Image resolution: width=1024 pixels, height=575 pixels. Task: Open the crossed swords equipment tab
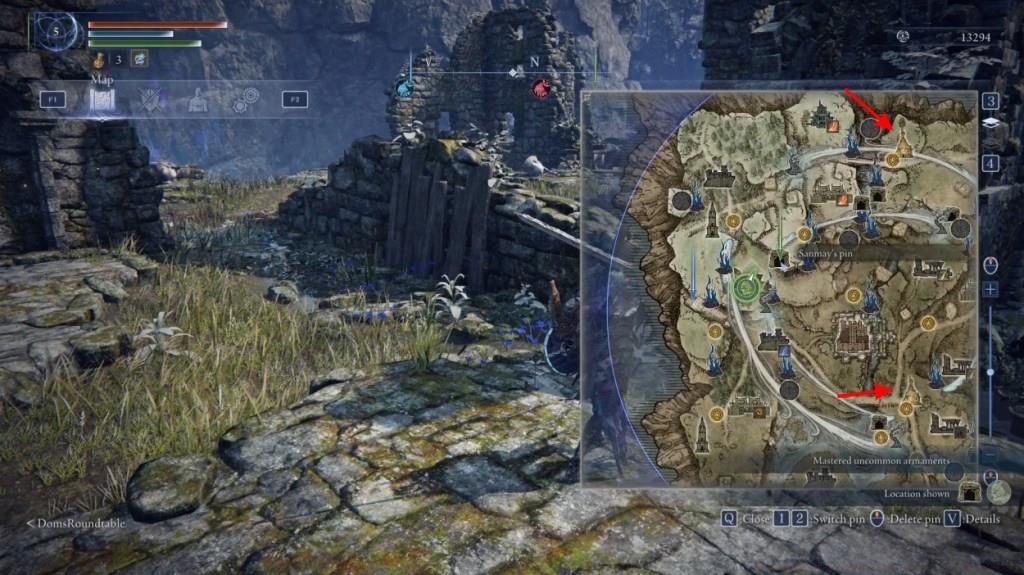tap(152, 99)
